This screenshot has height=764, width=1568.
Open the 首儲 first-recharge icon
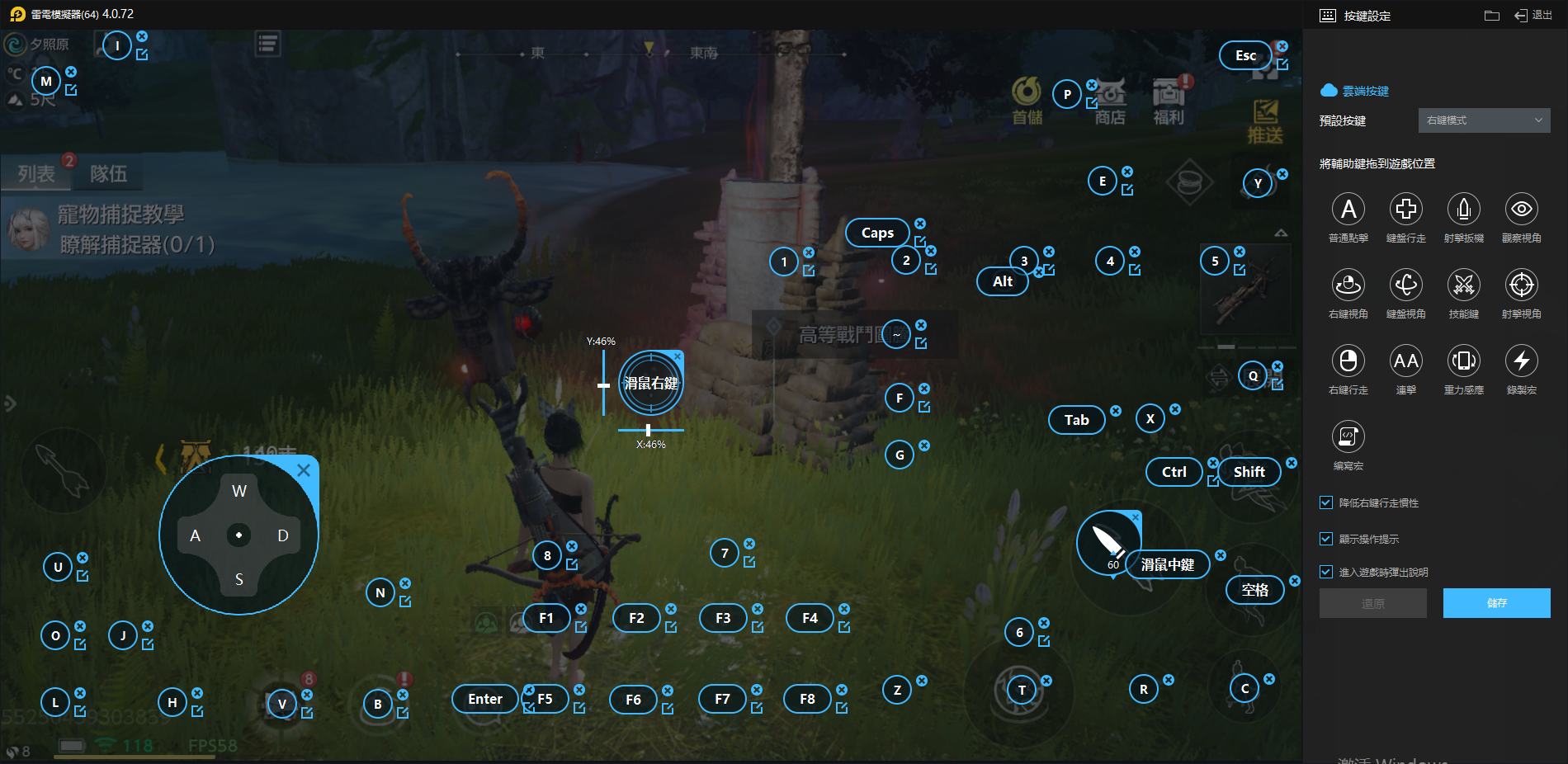click(x=1027, y=101)
